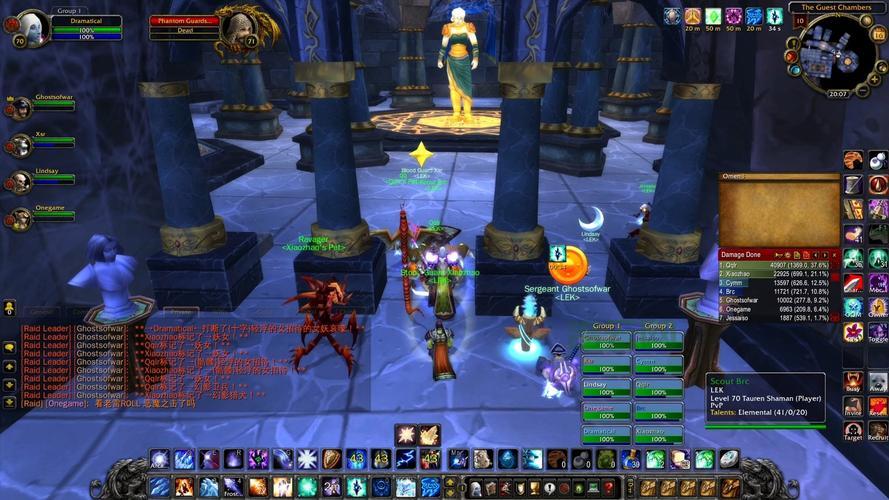
Task: Select party member Onegame's portrait
Action: click(x=20, y=217)
